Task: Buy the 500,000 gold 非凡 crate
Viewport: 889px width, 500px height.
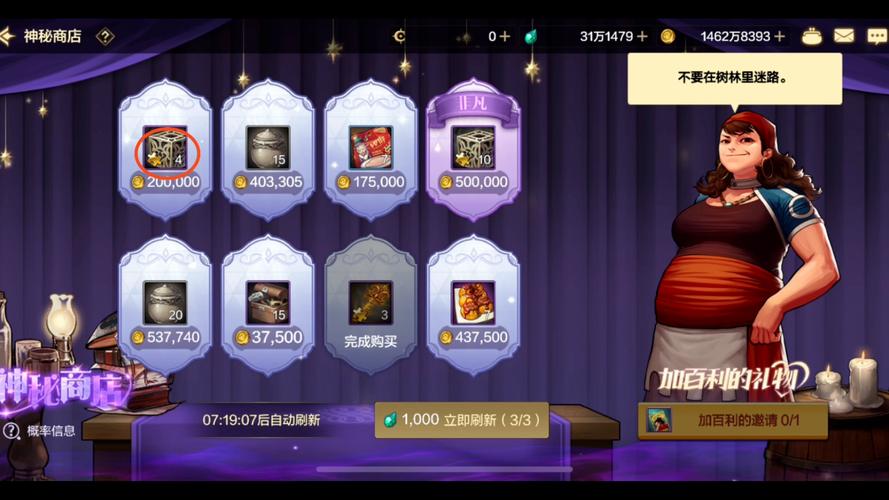Action: pyautogui.click(x=473, y=150)
